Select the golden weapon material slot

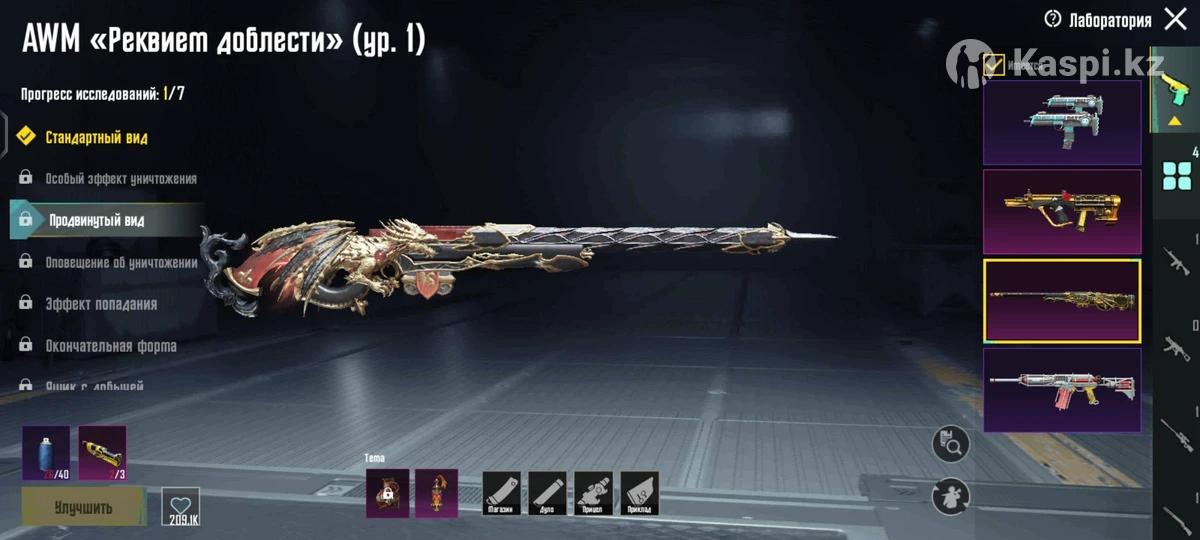point(102,452)
